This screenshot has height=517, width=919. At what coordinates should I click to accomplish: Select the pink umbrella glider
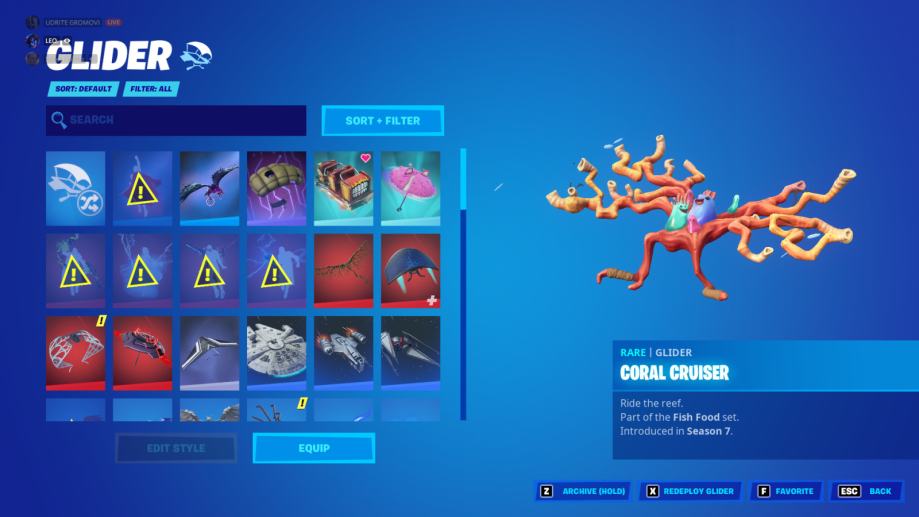[x=410, y=189]
